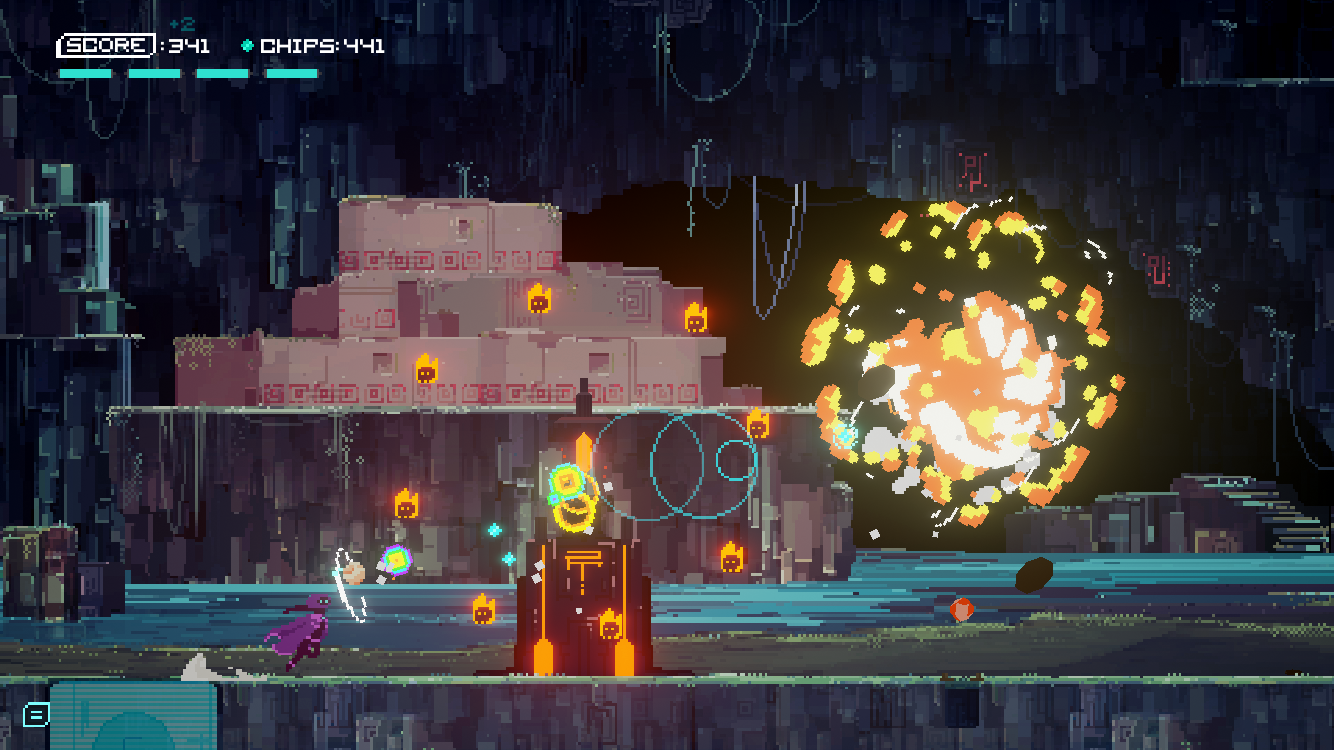Toggle the last health segment bar in the HUD
Screen dimensions: 1334x750
291,72
